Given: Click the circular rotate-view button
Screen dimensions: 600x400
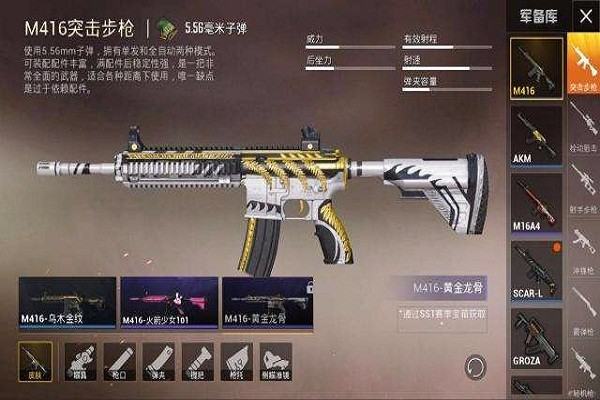Looking at the screenshot, I should 477,365.
